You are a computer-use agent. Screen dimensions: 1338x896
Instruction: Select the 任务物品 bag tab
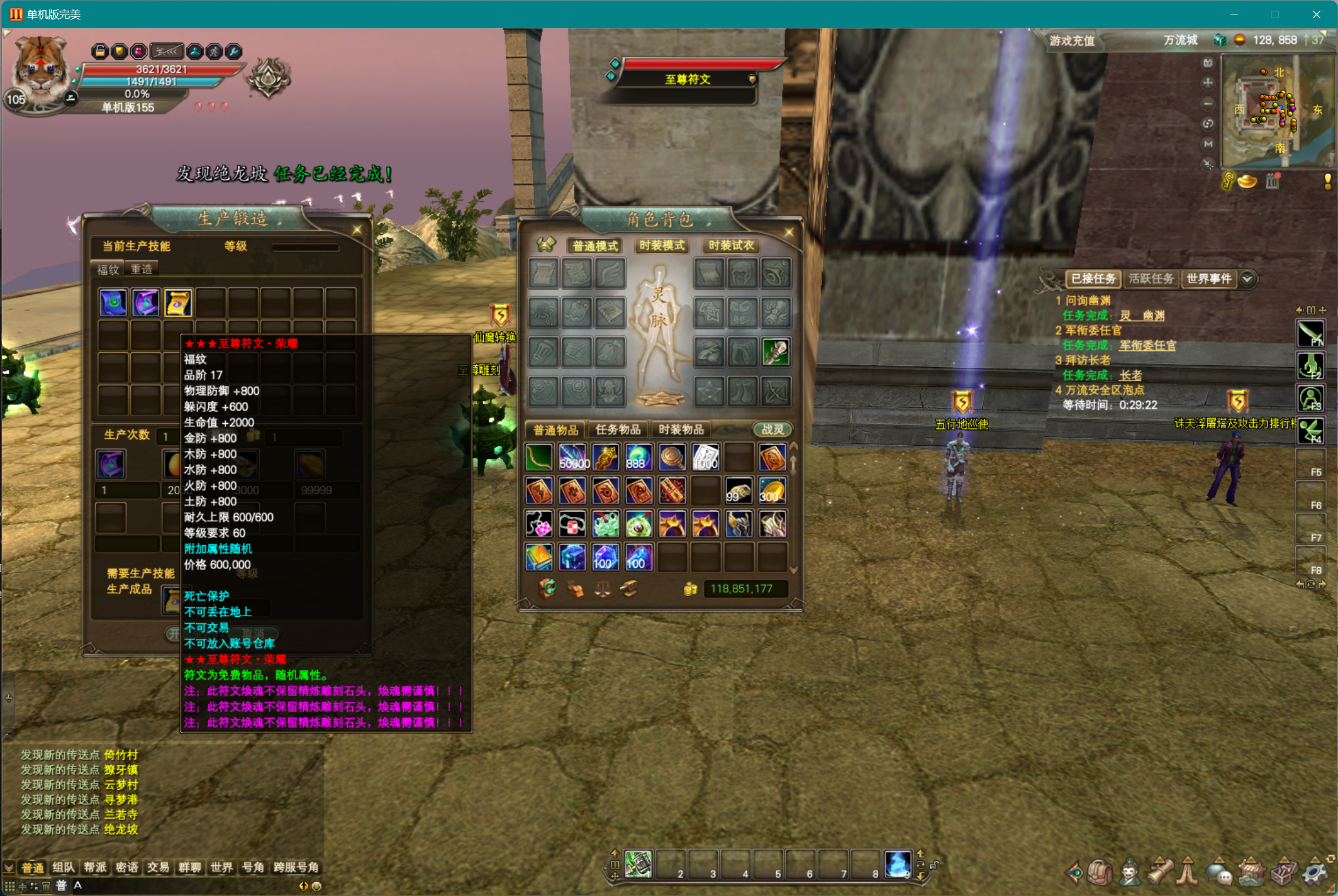[x=618, y=429]
